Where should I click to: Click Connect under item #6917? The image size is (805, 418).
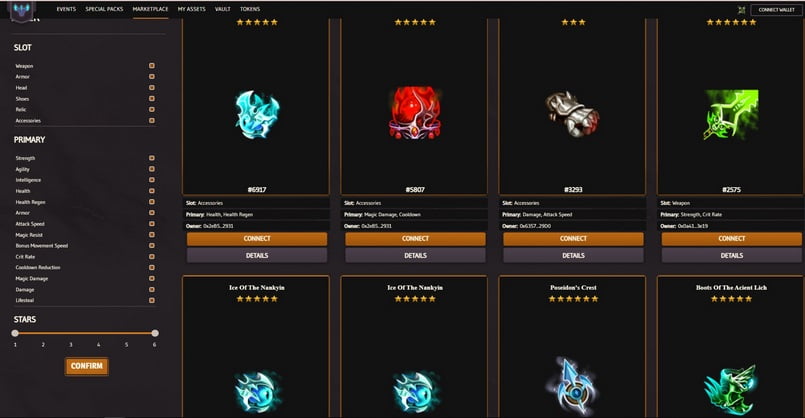coord(257,239)
